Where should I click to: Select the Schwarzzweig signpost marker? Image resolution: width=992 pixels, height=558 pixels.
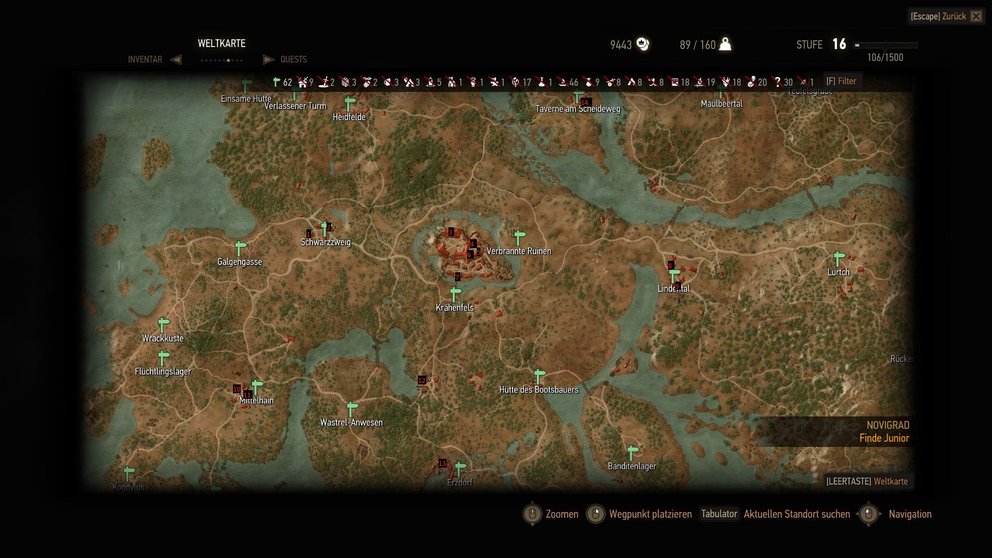(x=325, y=229)
